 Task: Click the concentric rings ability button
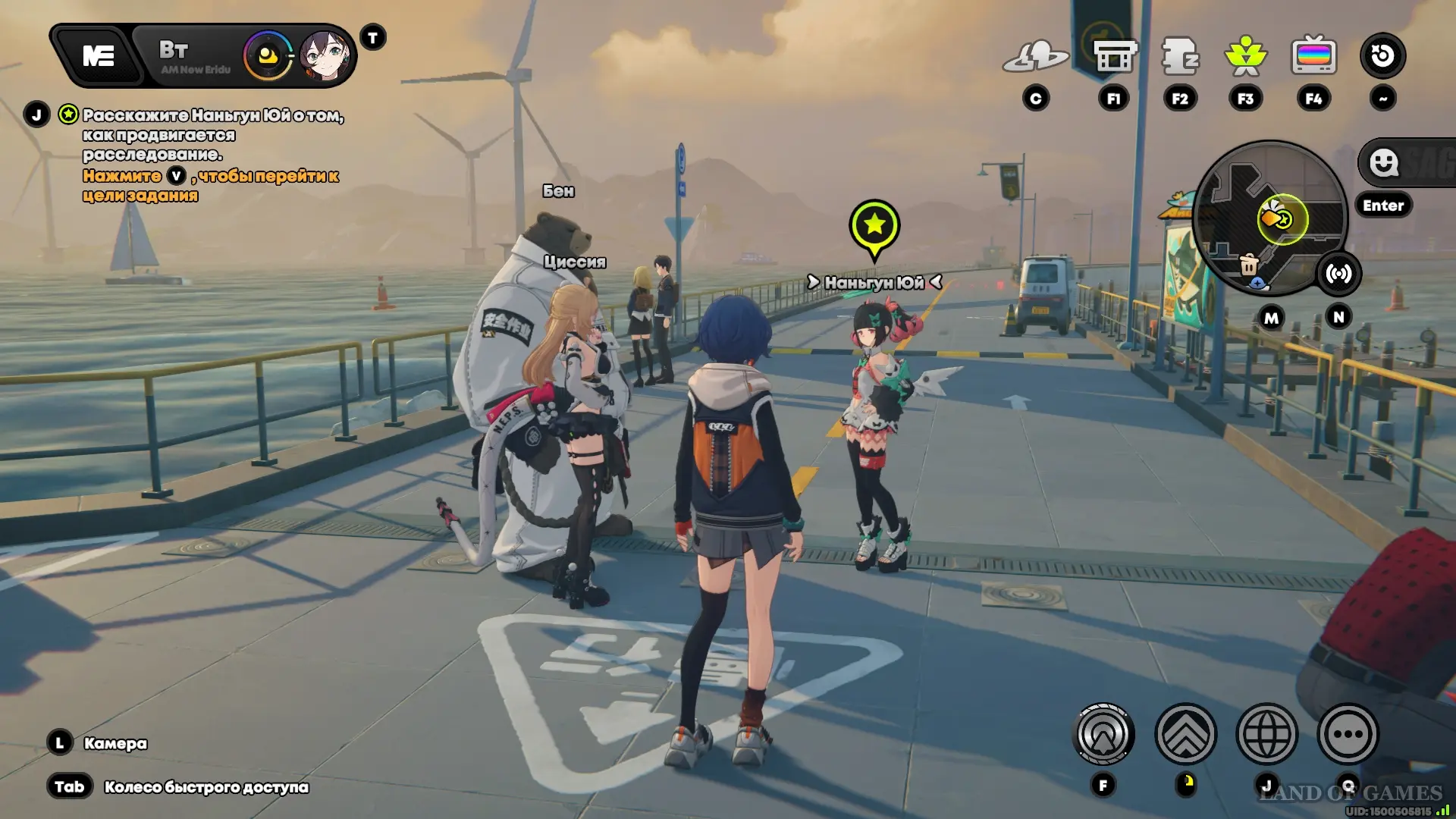pos(1104,734)
